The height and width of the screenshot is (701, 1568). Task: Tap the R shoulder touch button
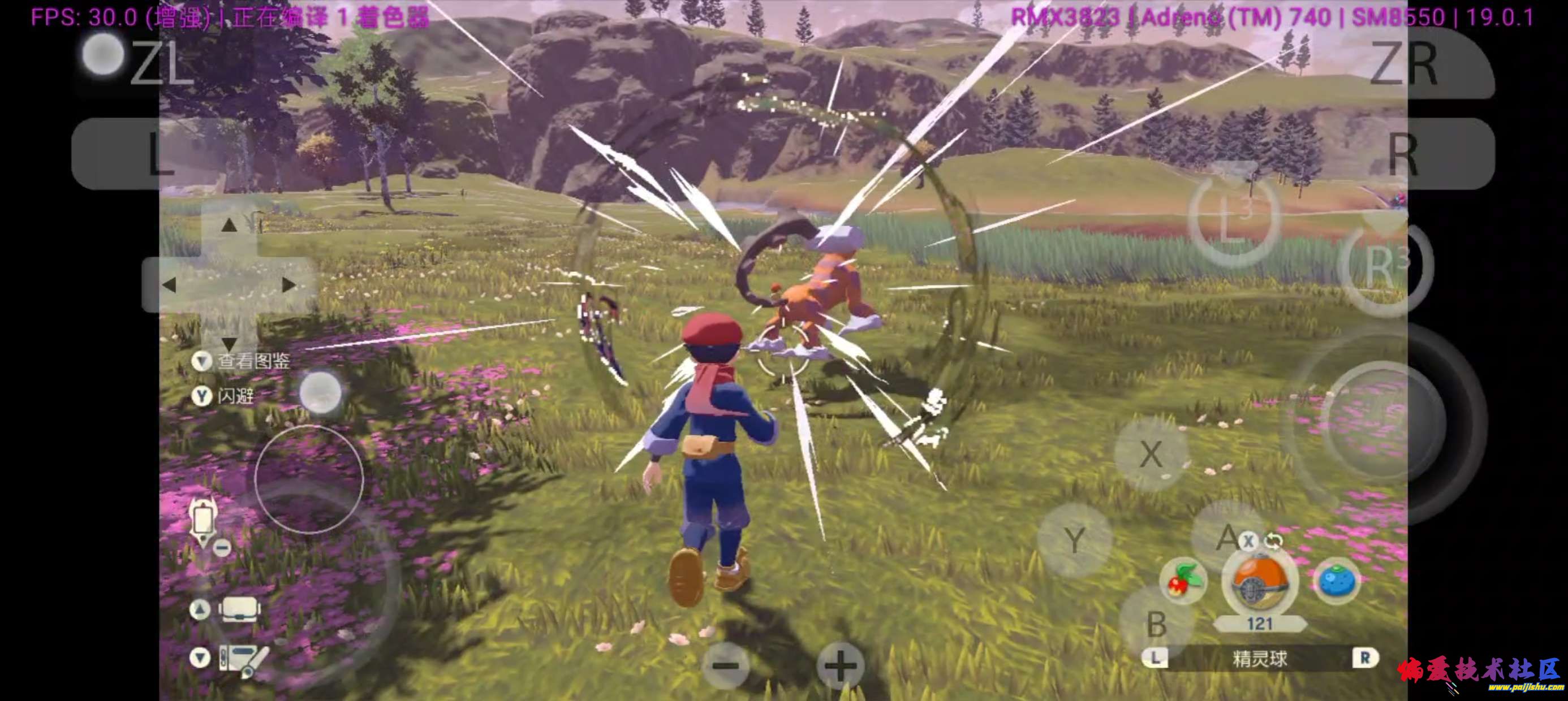pos(1403,154)
